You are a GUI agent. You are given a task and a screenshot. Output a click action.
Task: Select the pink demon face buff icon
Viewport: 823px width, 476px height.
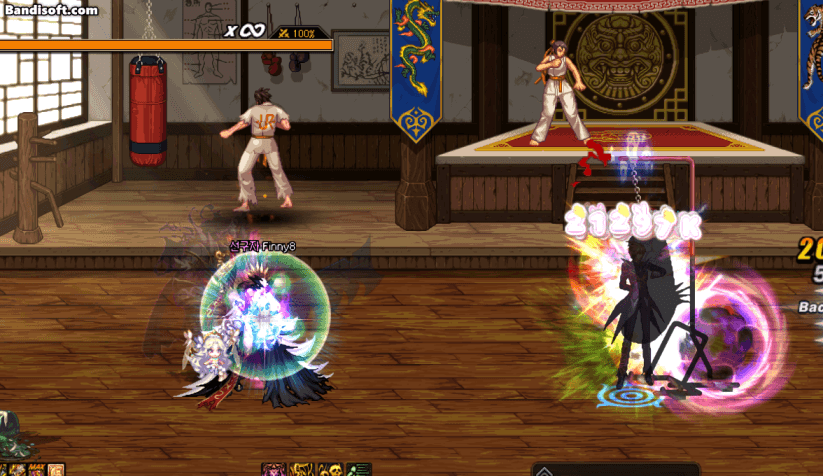(x=272, y=469)
